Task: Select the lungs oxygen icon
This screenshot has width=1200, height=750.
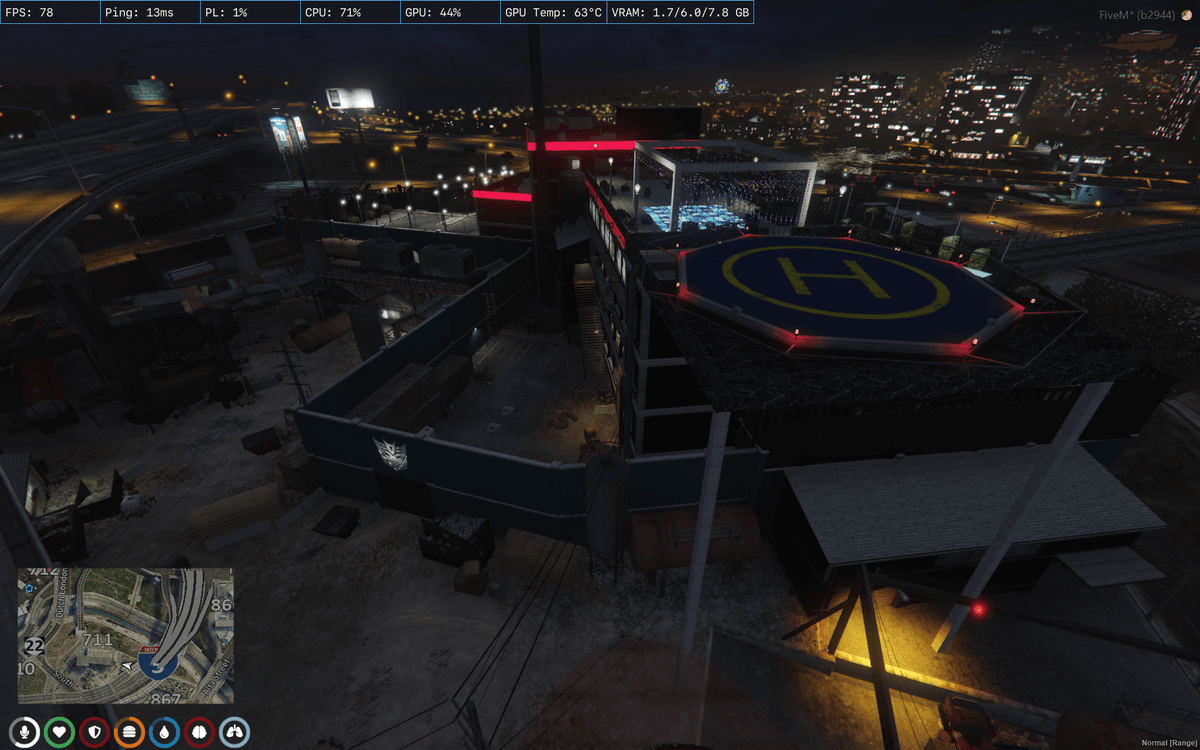Action: click(x=235, y=732)
